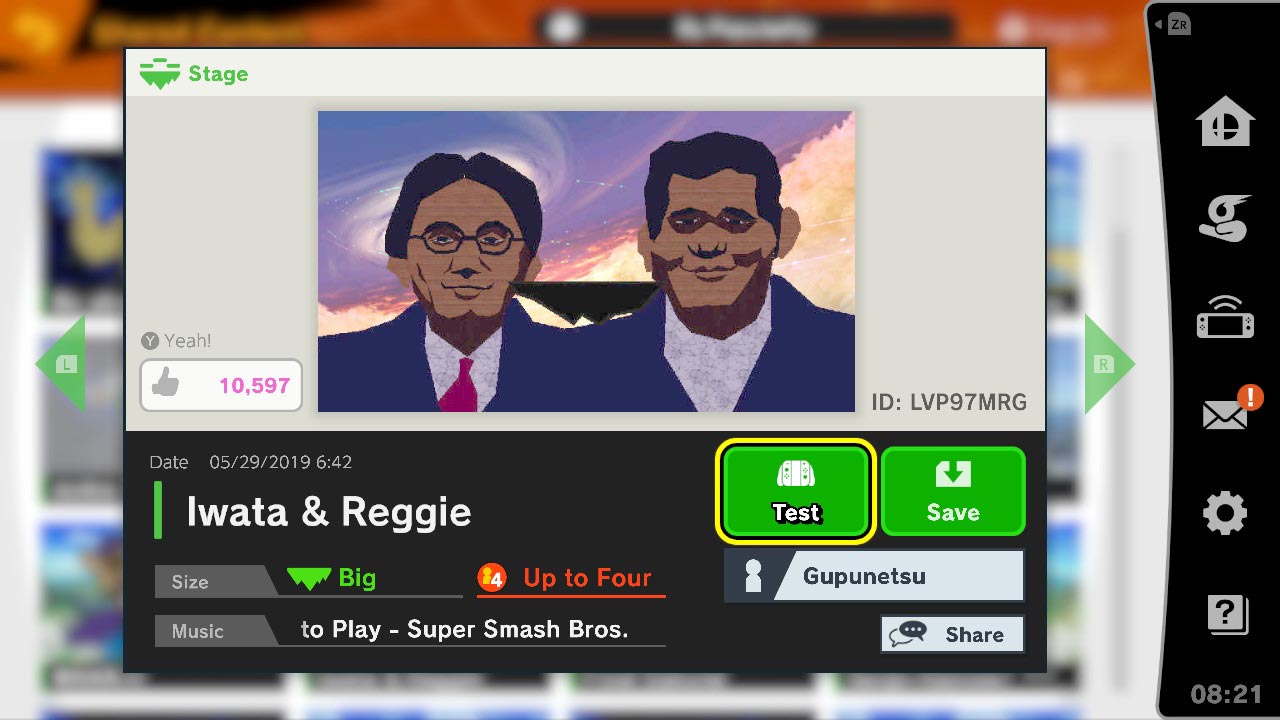Open creator profile Gupunetsu
Image resolution: width=1280 pixels, height=720 pixels.
[872, 575]
